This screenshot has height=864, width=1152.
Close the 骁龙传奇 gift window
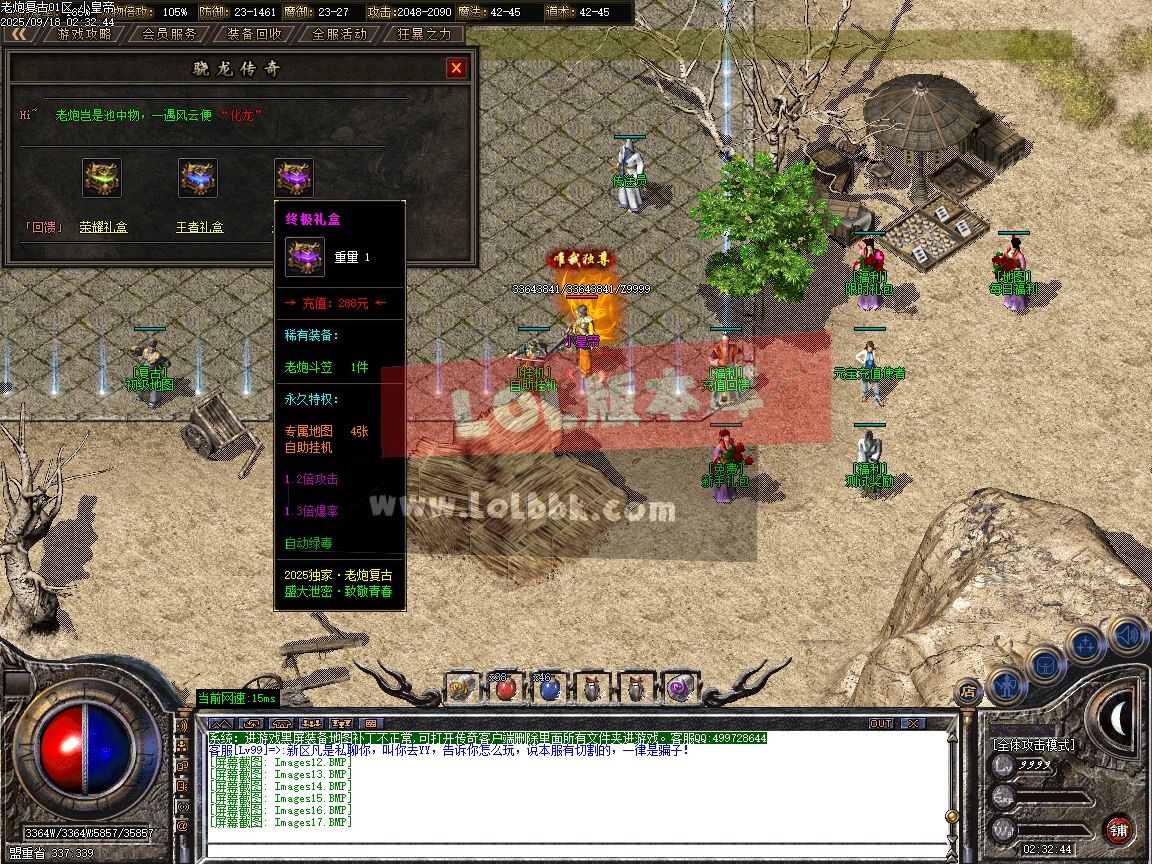456,68
